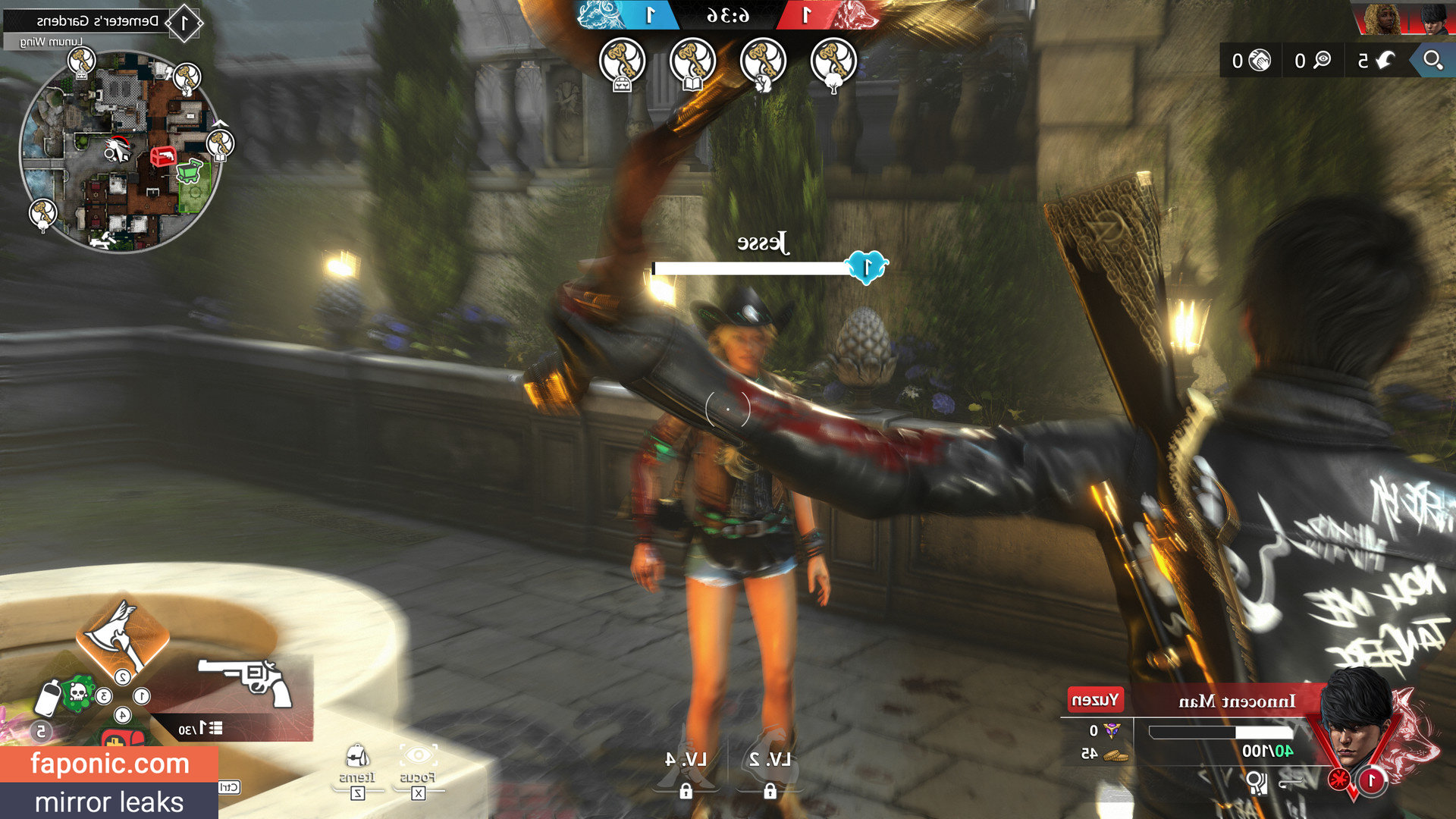Select the revolver weapon slot

pyautogui.click(x=246, y=679)
